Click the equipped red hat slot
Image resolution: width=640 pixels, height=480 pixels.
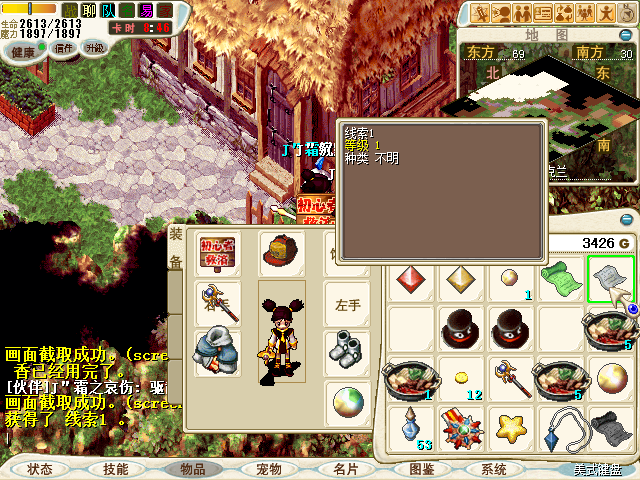[x=282, y=251]
